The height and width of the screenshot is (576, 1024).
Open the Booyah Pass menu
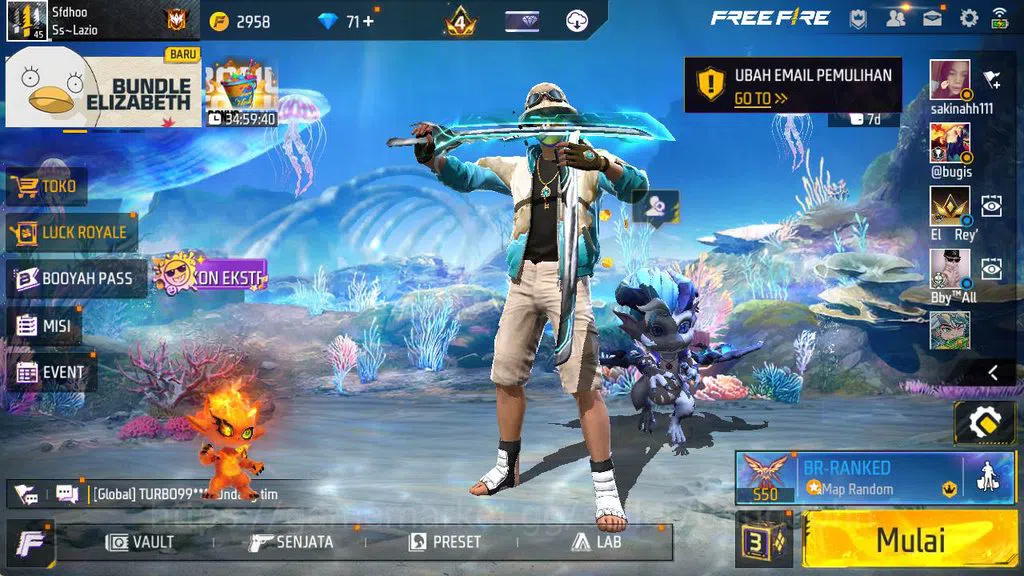(75, 278)
